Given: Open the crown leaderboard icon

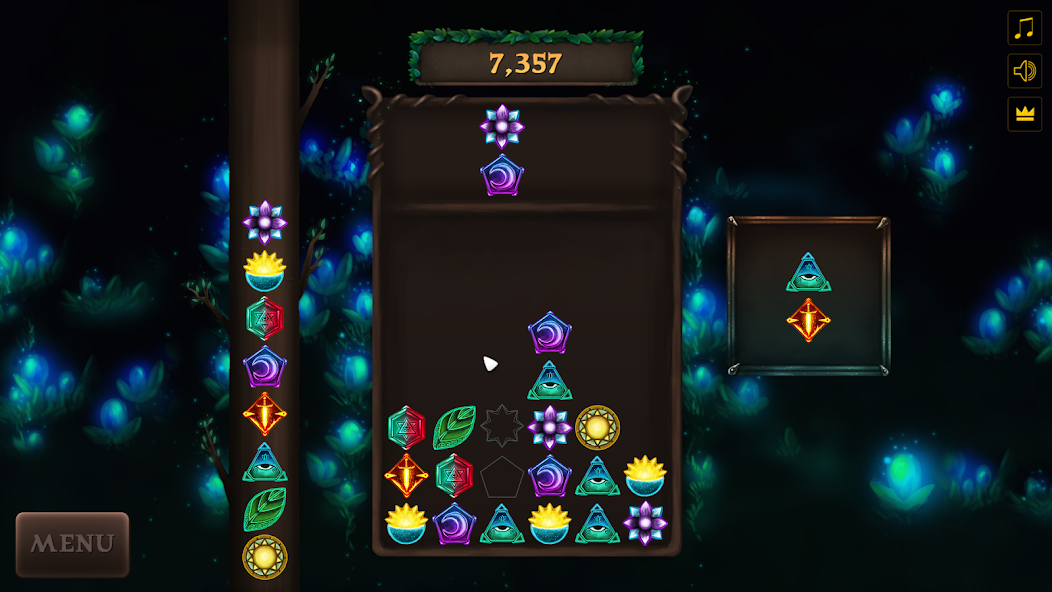Looking at the screenshot, I should coord(1024,114).
